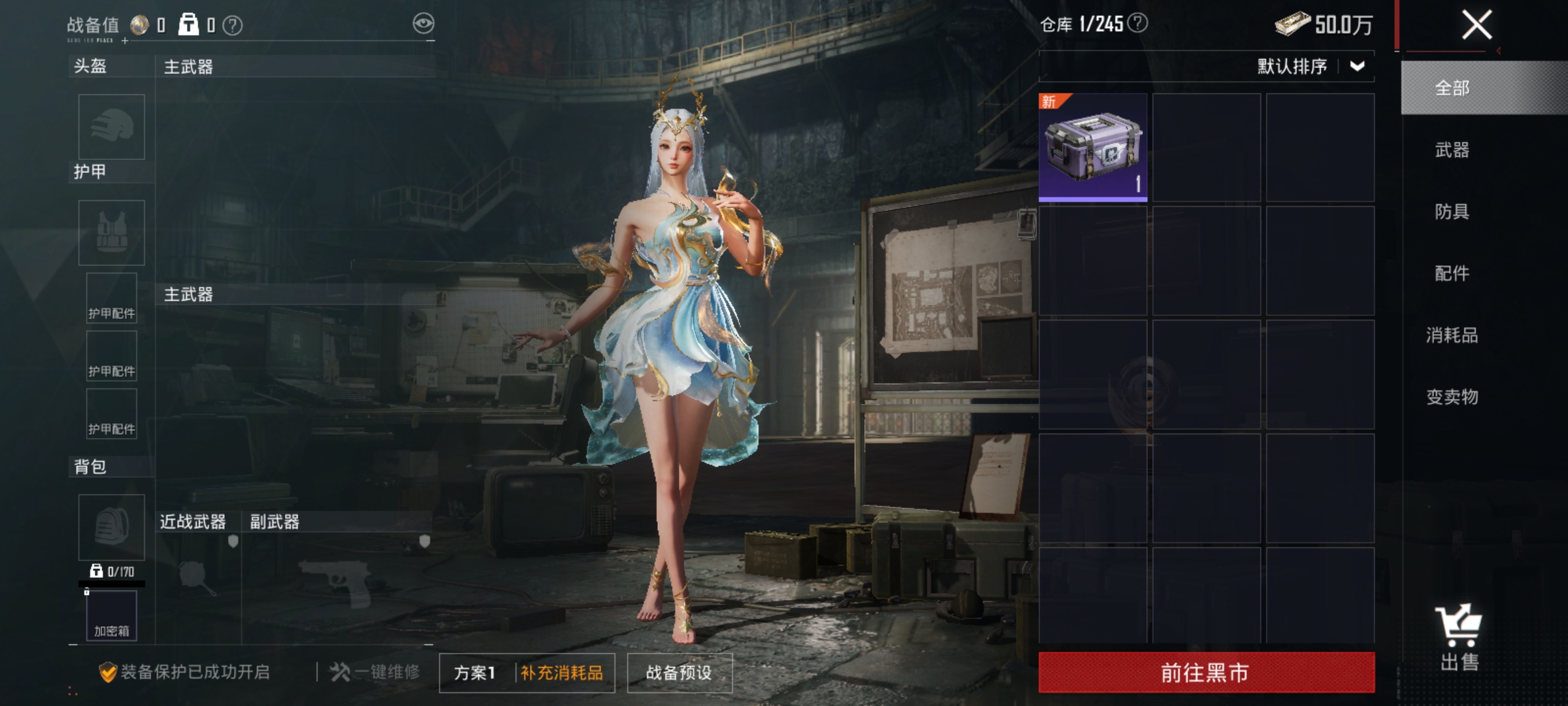Click the backpack slot icon under 背包
Viewport: 1568px width, 706px height.
(110, 527)
